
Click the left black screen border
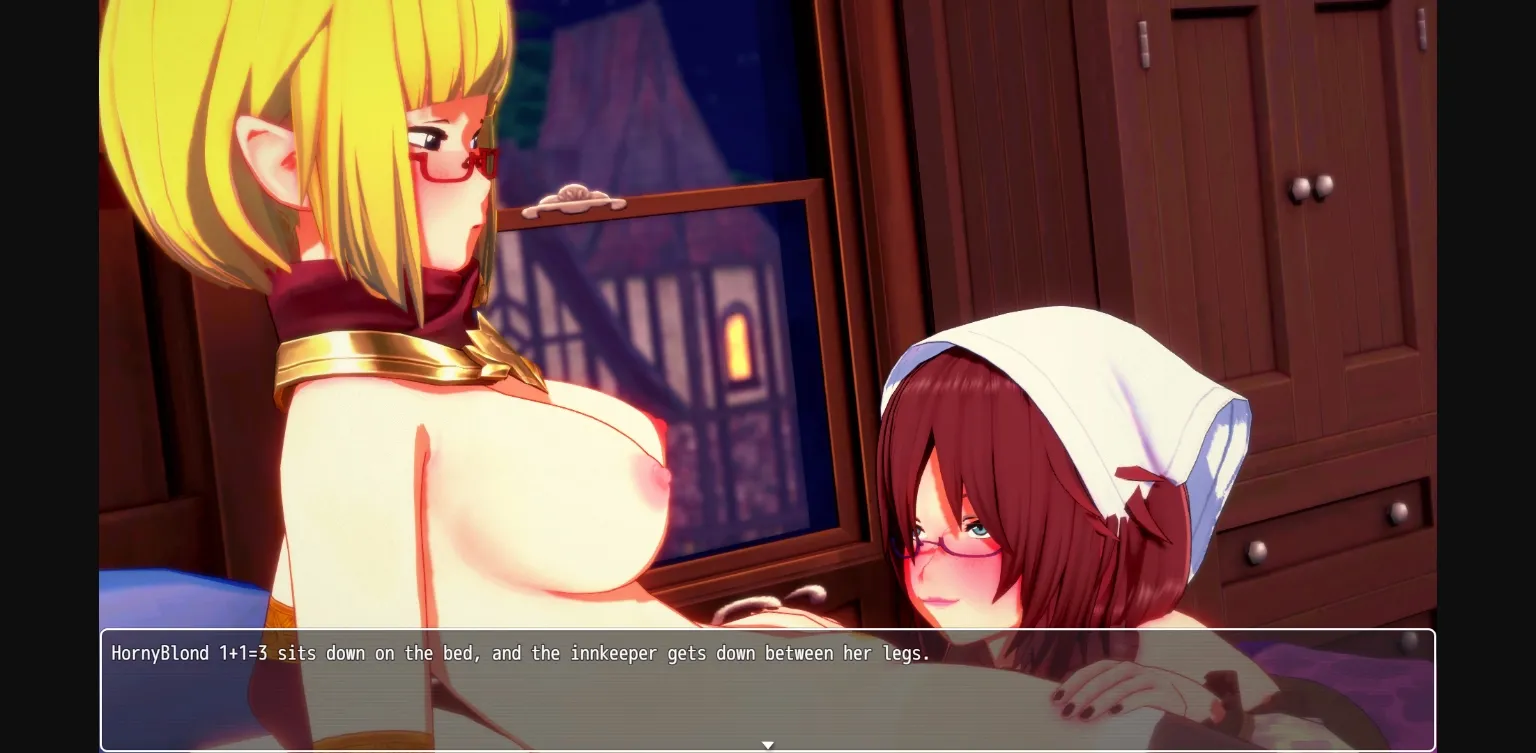48,376
